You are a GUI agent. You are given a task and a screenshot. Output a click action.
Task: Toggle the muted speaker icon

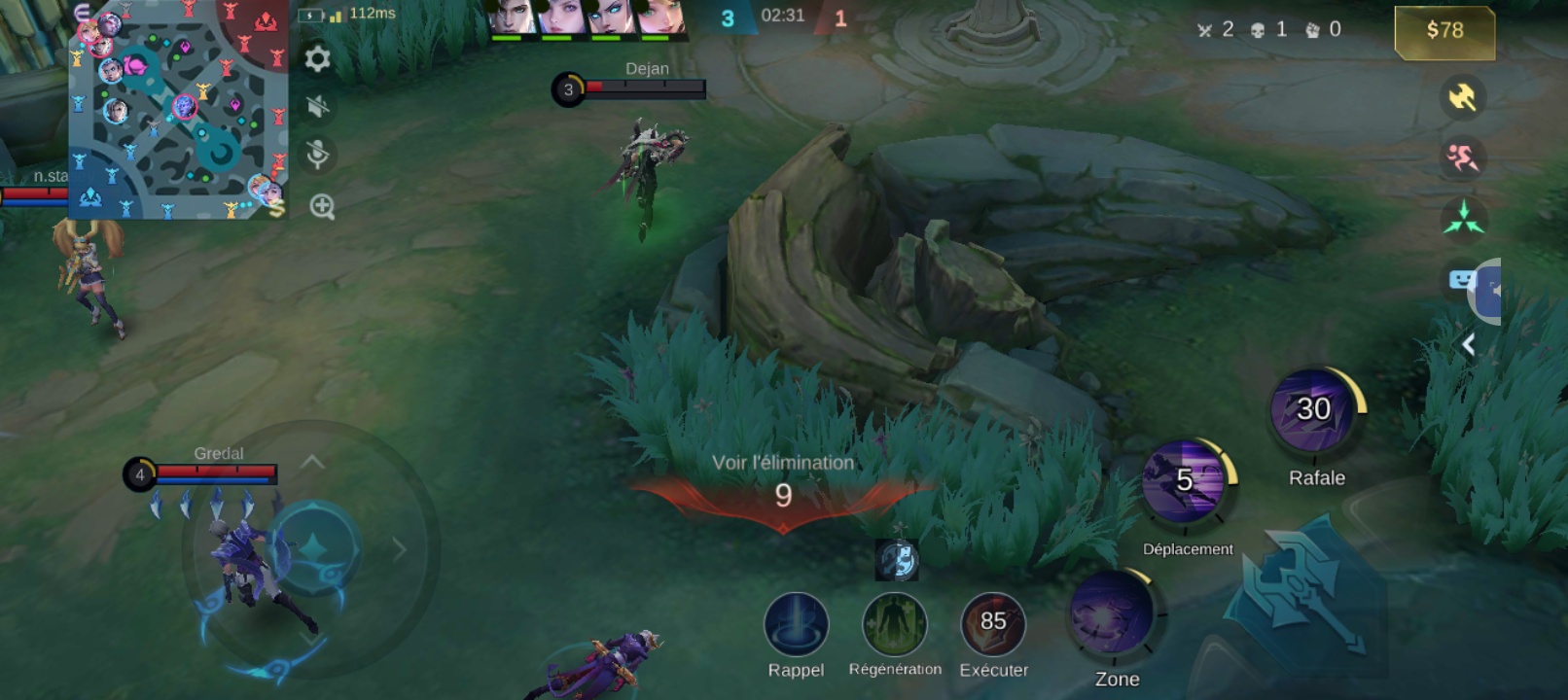(x=317, y=106)
